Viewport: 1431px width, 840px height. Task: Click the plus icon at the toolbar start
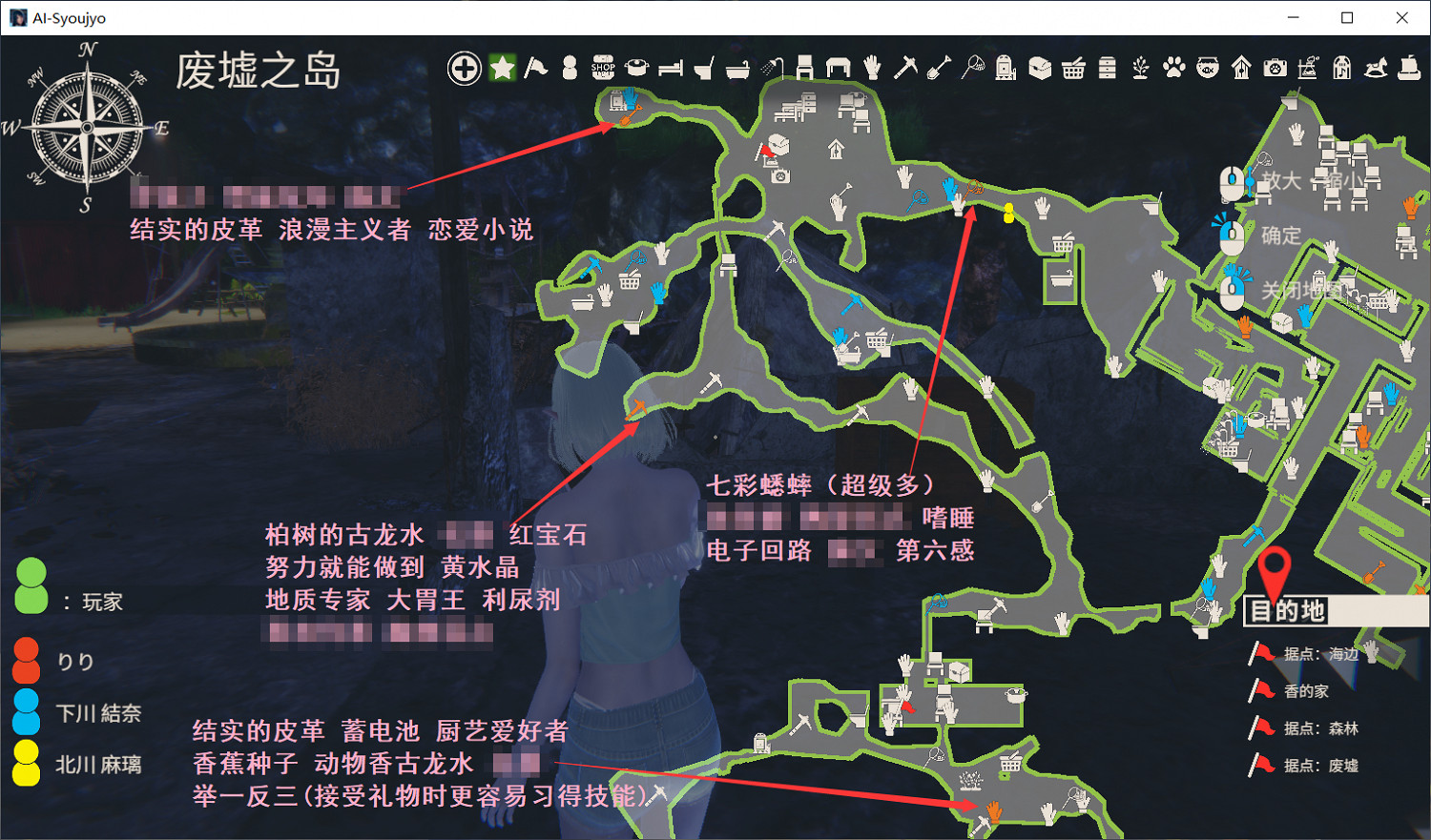464,68
